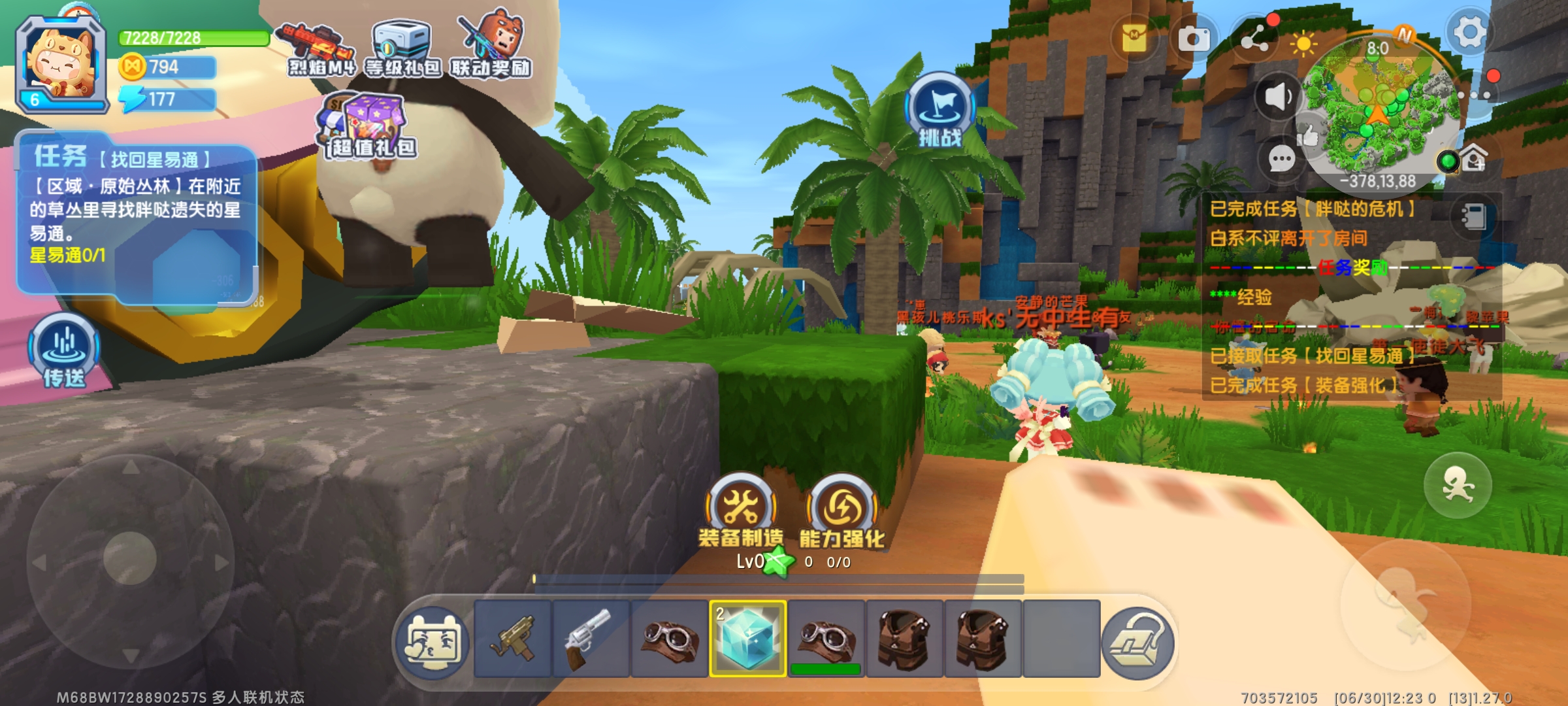Open the gear settings menu

click(1469, 33)
